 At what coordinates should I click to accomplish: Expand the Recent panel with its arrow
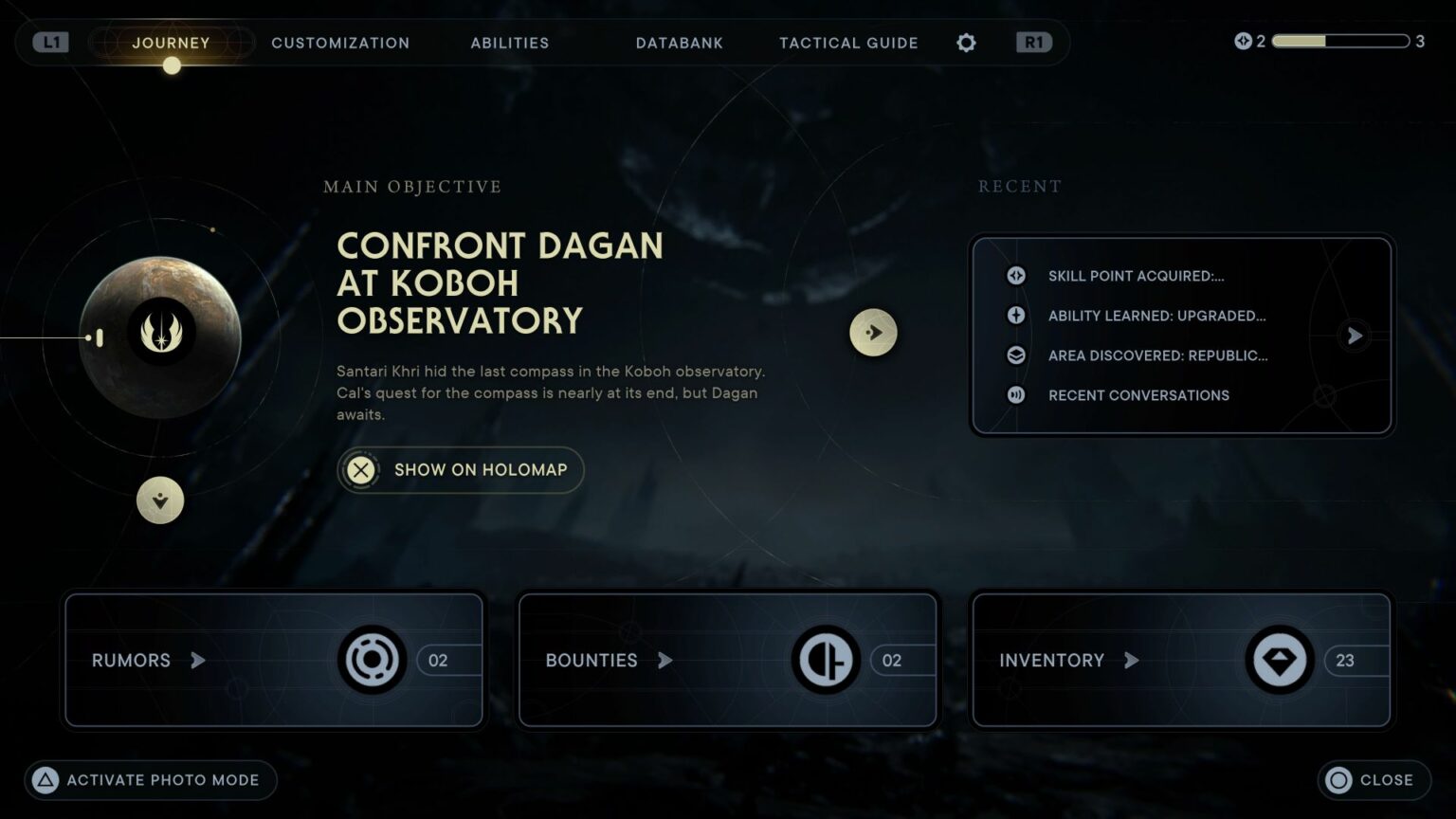pos(1354,336)
